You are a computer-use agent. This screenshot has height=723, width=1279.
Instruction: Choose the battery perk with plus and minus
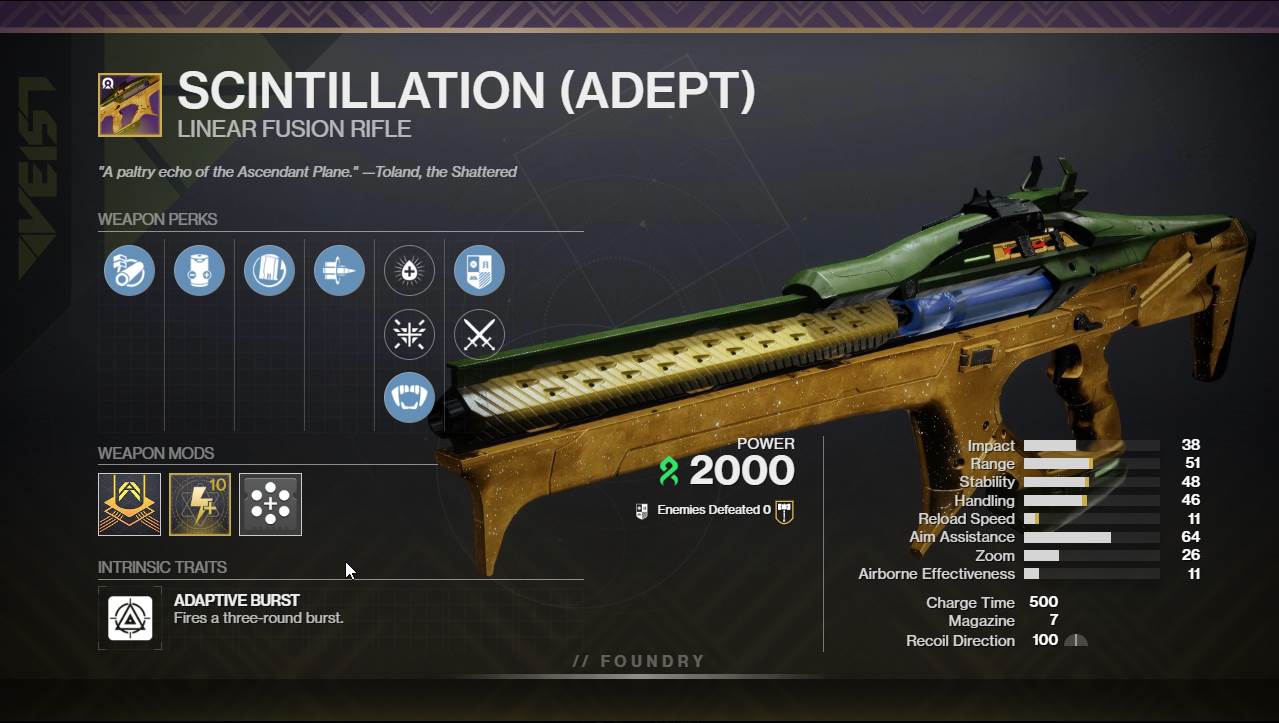click(x=199, y=271)
